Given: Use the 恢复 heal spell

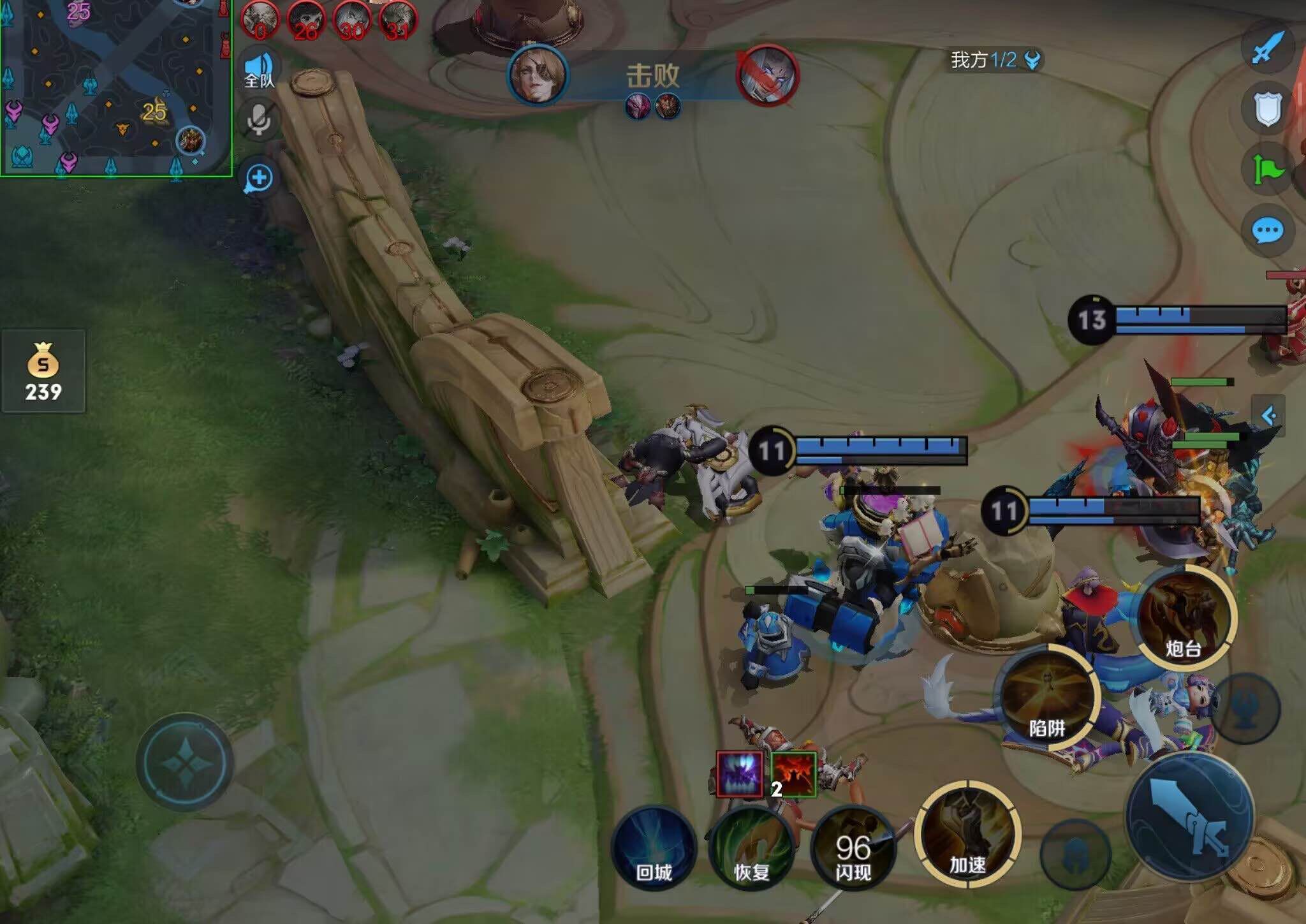Looking at the screenshot, I should point(752,849).
